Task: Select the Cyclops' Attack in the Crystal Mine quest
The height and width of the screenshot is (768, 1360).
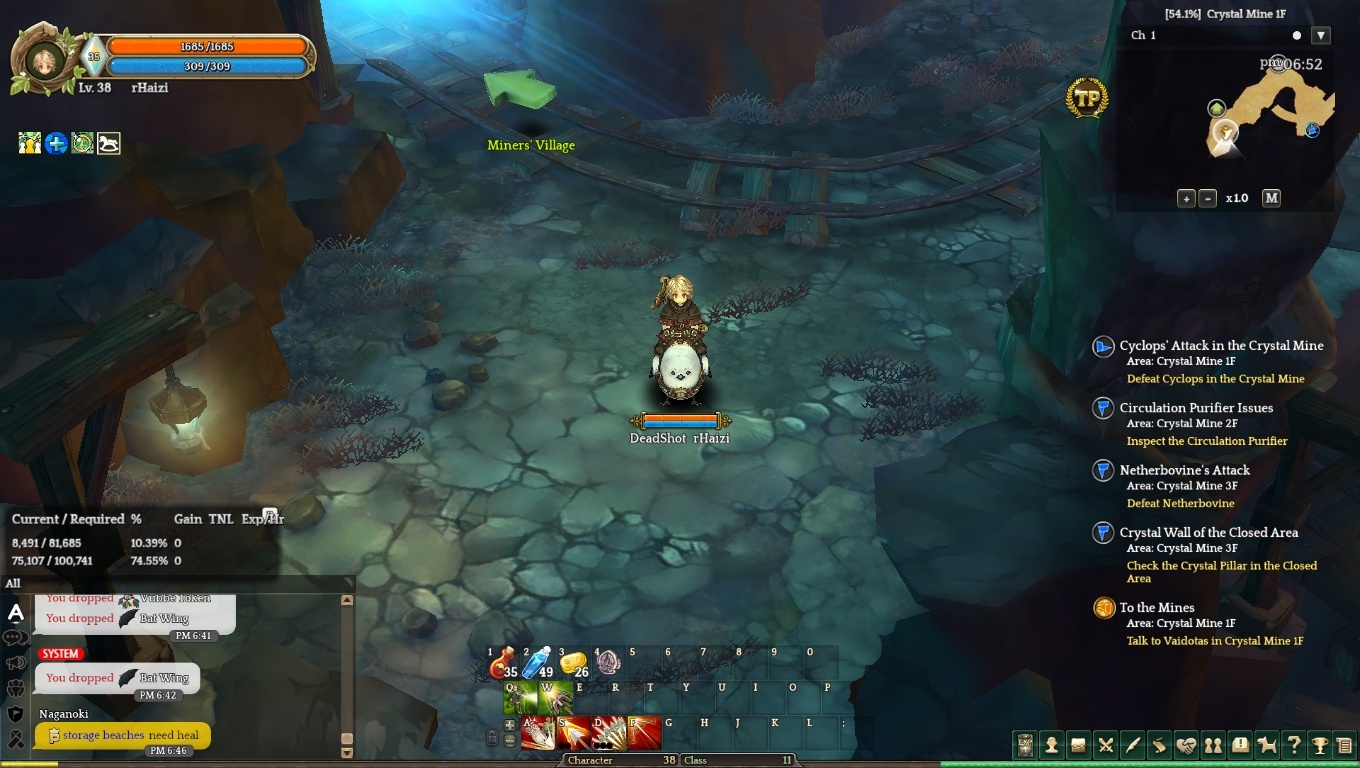Action: (1221, 346)
